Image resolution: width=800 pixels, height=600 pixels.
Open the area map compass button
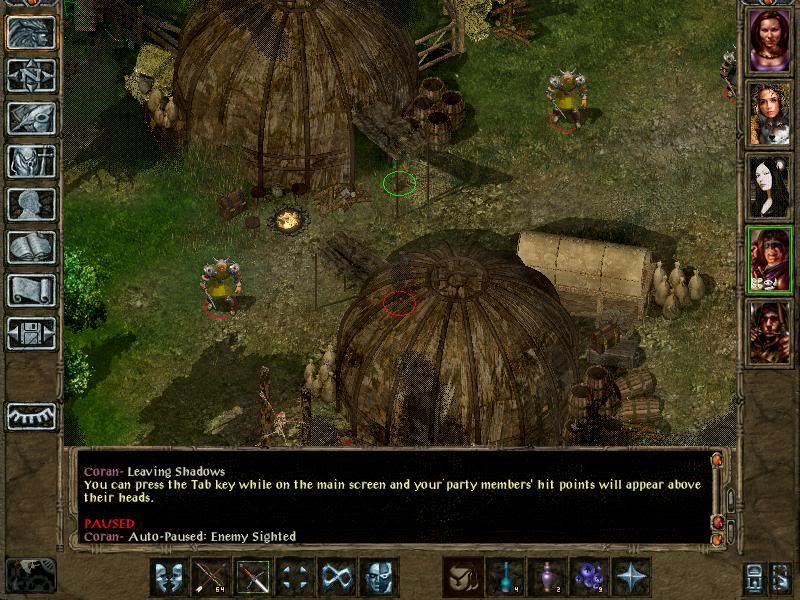pyautogui.click(x=31, y=75)
